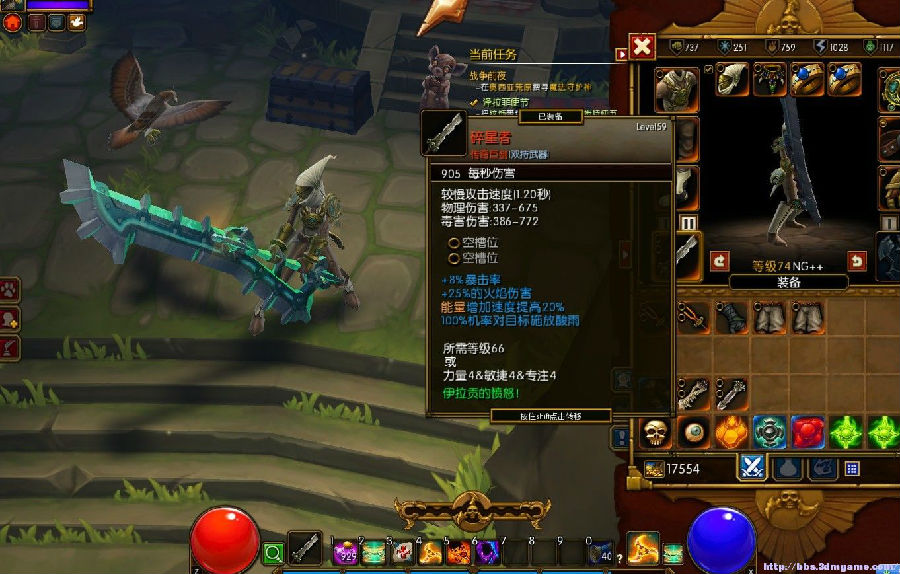The image size is (900, 574).
Task: Select the equipped helmet slot
Action: click(733, 81)
